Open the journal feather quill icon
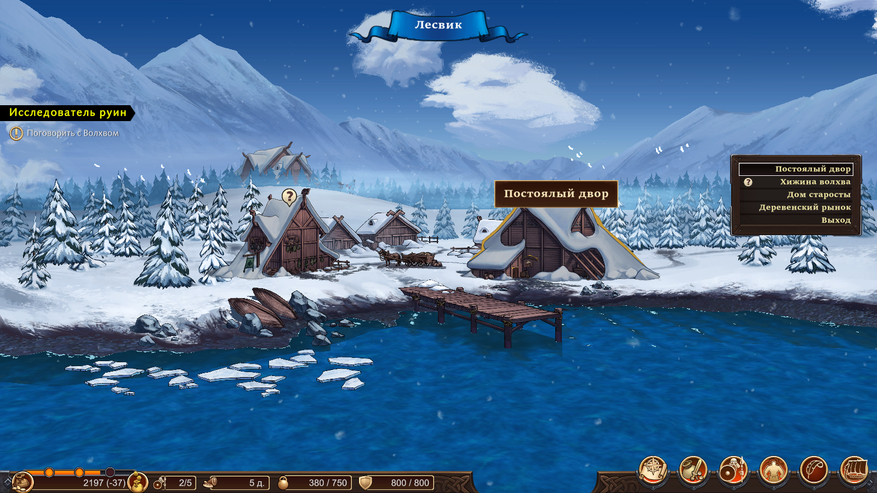The width and height of the screenshot is (877, 493). point(813,469)
